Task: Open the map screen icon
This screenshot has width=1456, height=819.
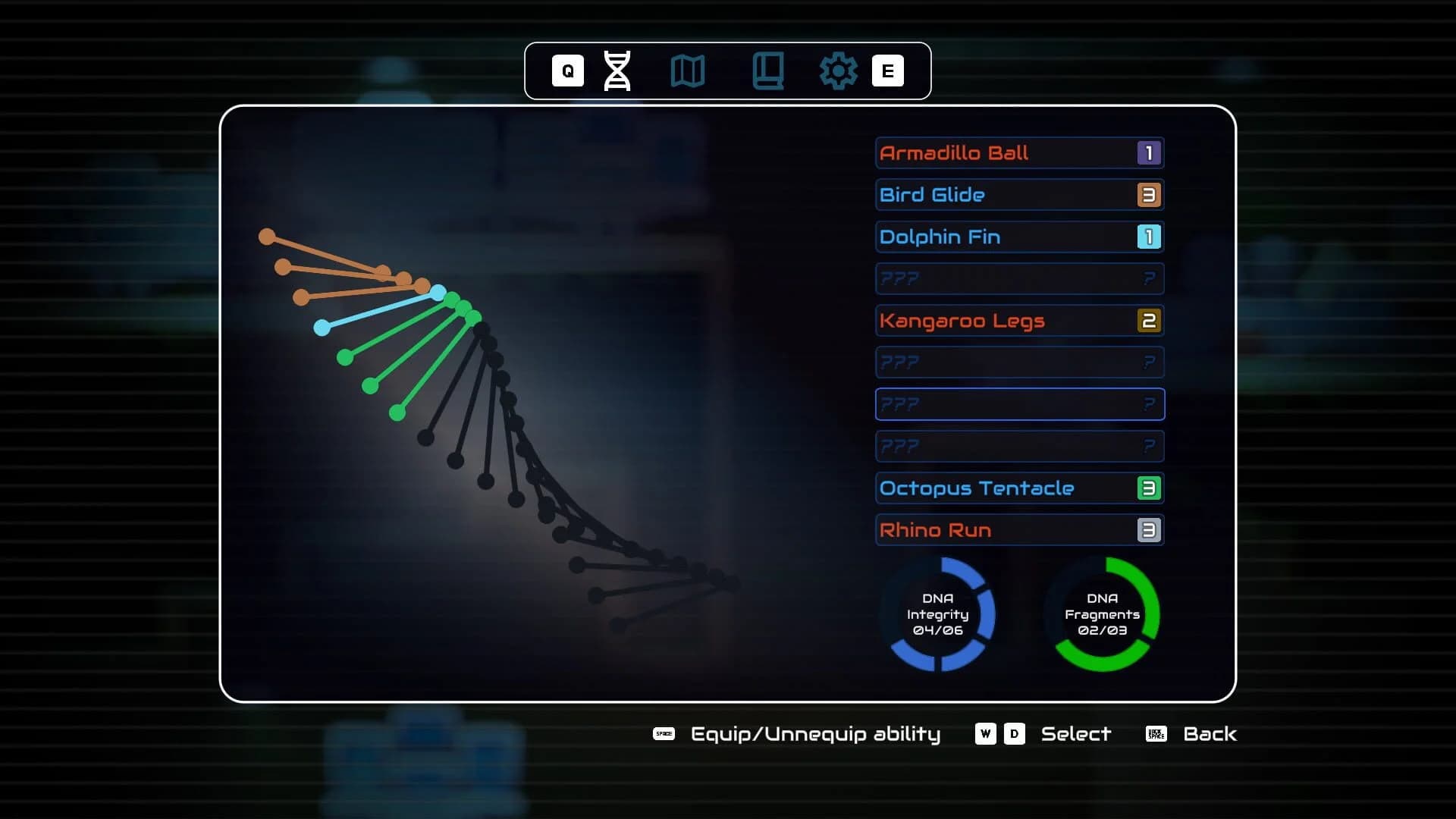Action: (x=689, y=71)
